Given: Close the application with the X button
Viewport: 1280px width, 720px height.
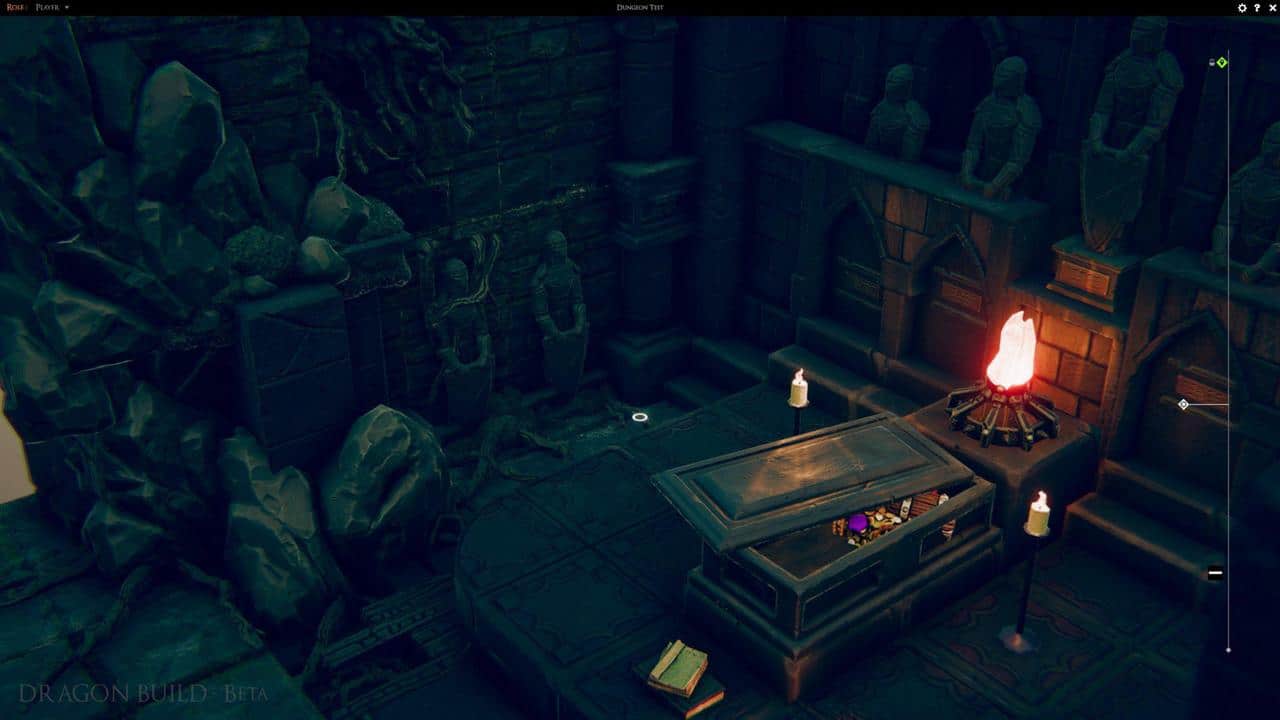Looking at the screenshot, I should coord(1273,7).
